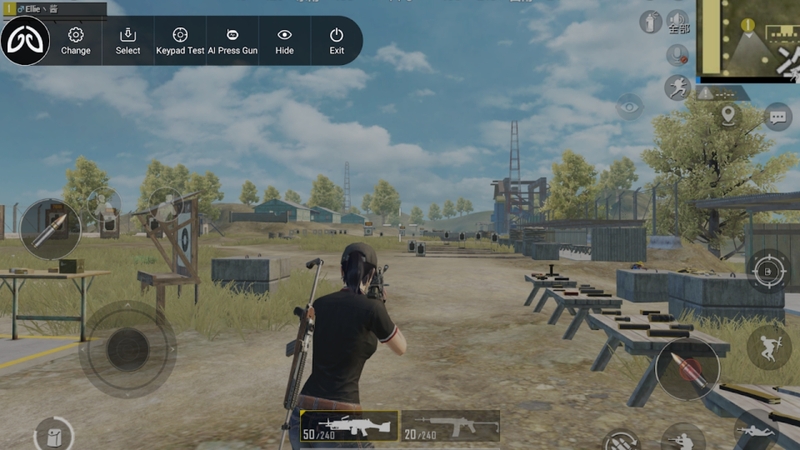Viewport: 800px width, 450px height.
Task: Go prone with the lying soldier icon
Action: click(757, 428)
